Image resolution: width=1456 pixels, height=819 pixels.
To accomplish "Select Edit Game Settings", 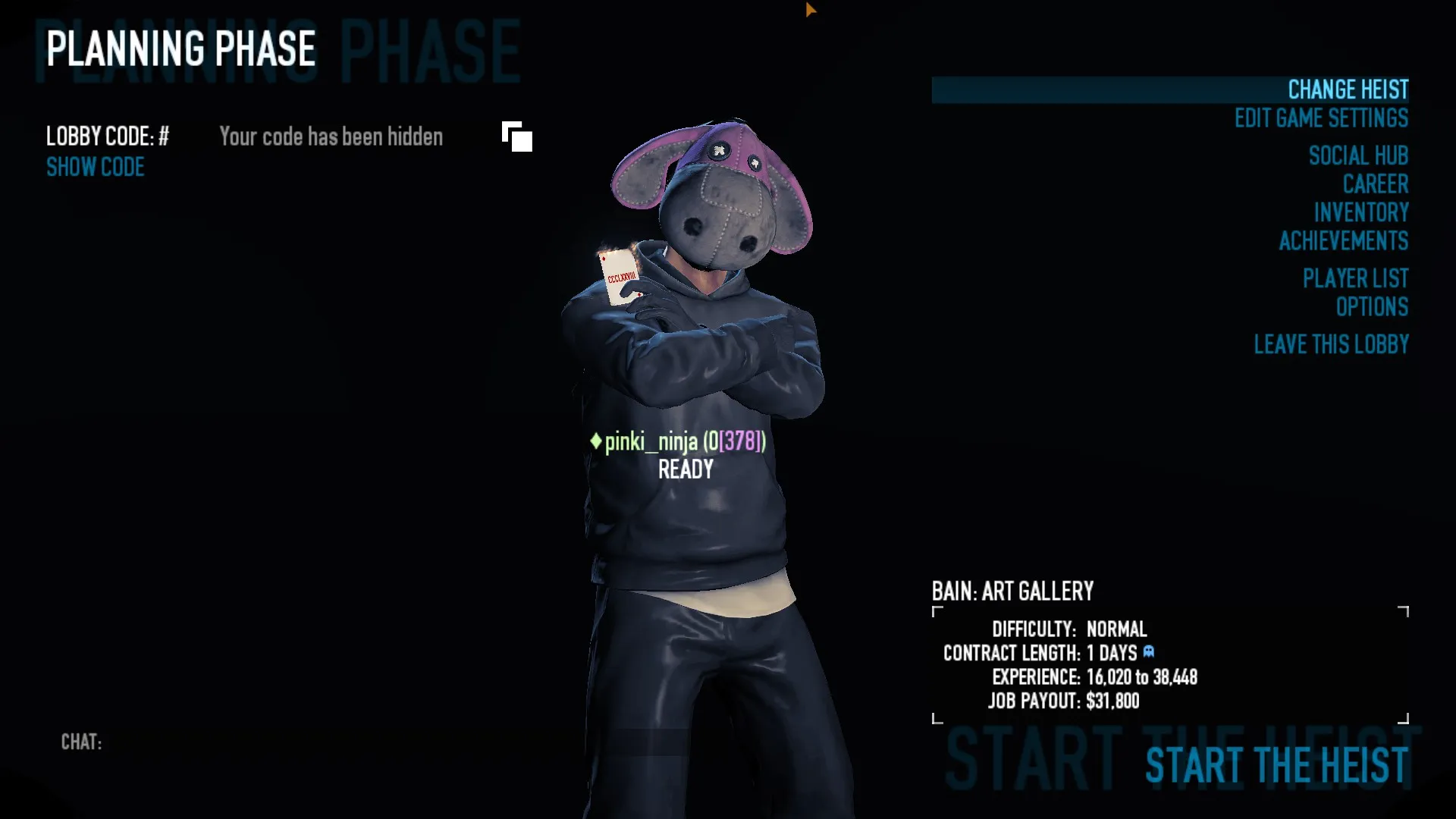I will (1321, 118).
